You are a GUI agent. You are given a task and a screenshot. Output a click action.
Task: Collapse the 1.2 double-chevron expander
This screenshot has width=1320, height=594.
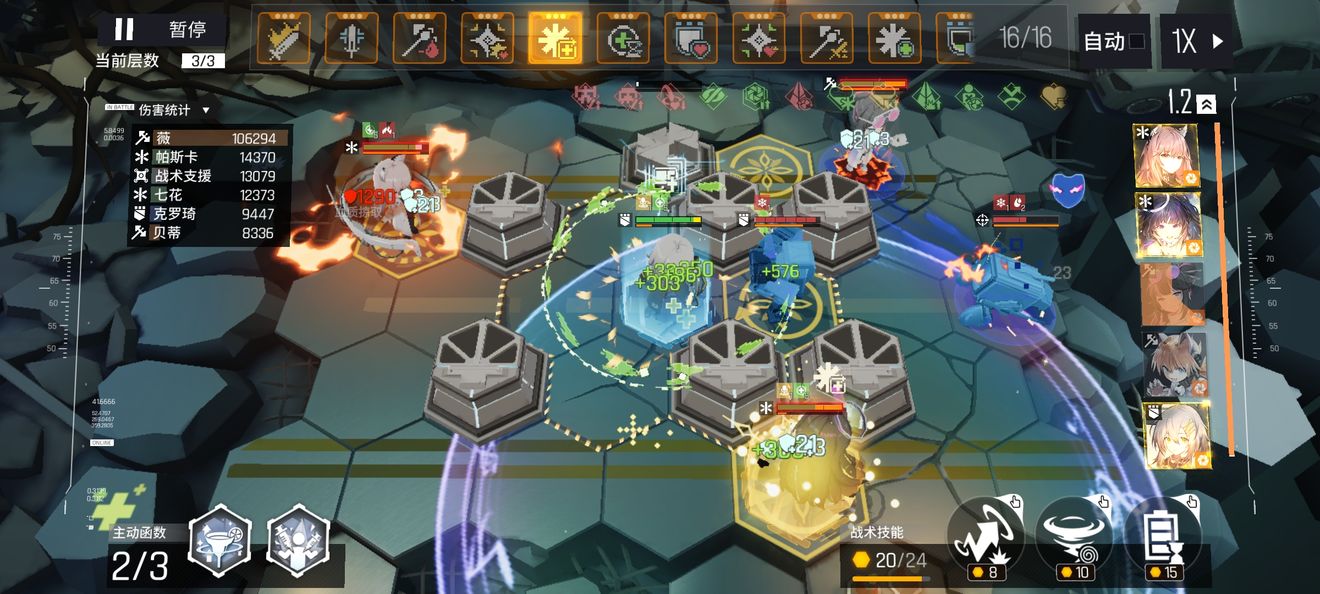tap(1207, 103)
